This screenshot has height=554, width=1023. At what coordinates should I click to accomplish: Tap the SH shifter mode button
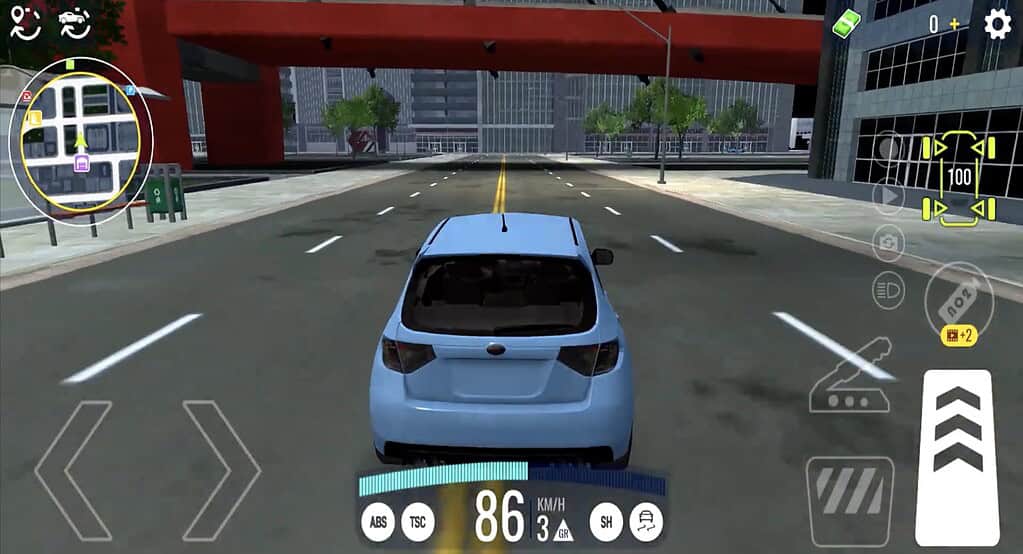click(605, 521)
